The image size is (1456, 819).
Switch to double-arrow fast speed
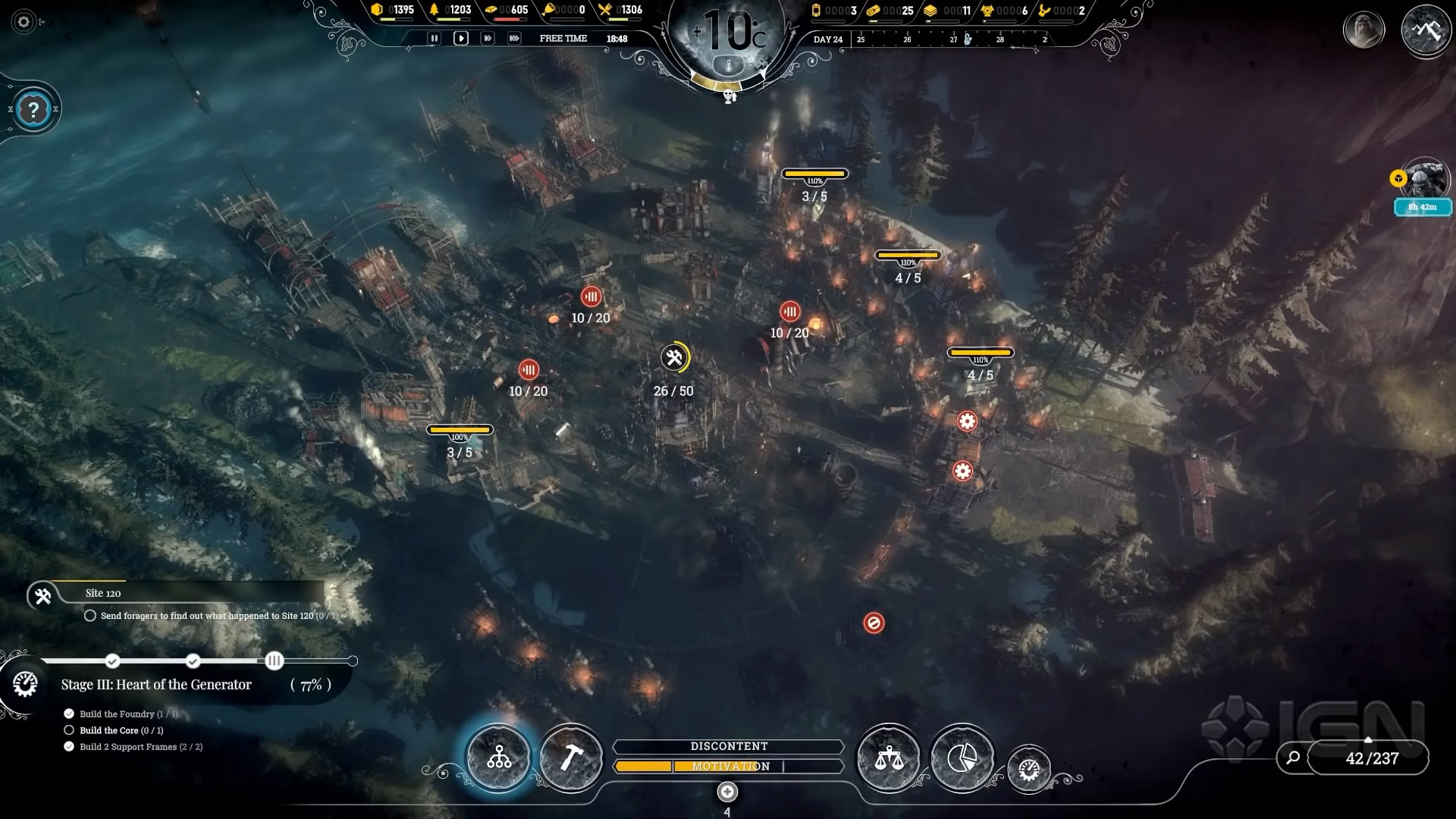488,38
